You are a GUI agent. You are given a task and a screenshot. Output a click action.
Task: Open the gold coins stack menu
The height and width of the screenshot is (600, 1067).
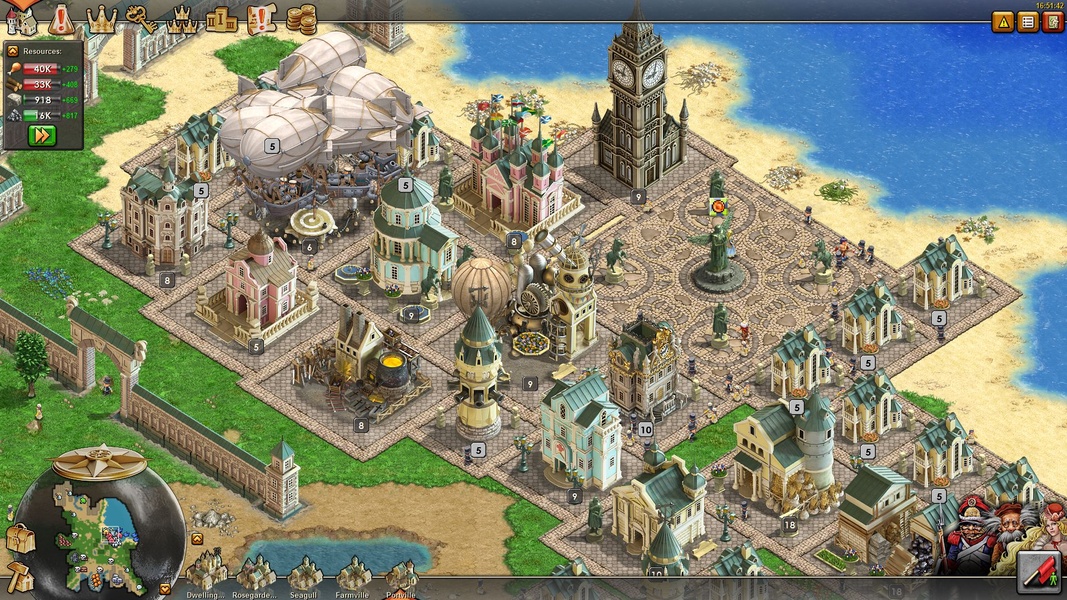[301, 18]
